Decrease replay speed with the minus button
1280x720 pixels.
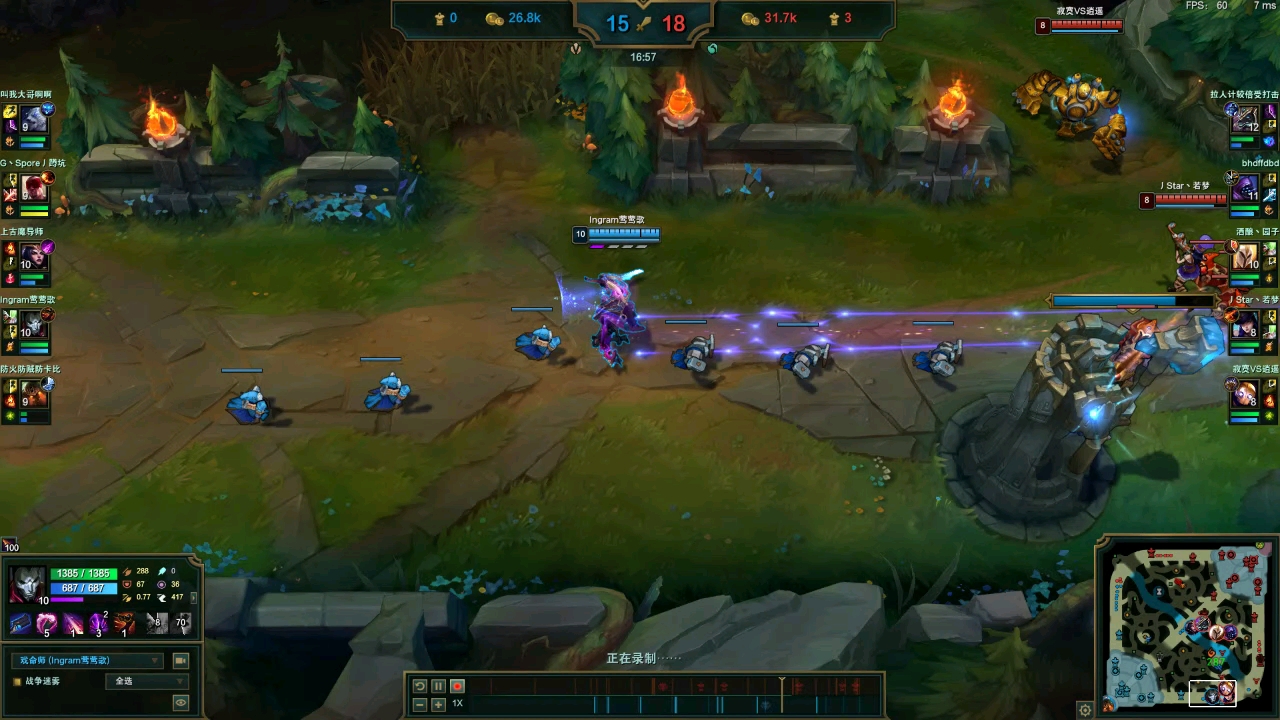click(x=420, y=704)
